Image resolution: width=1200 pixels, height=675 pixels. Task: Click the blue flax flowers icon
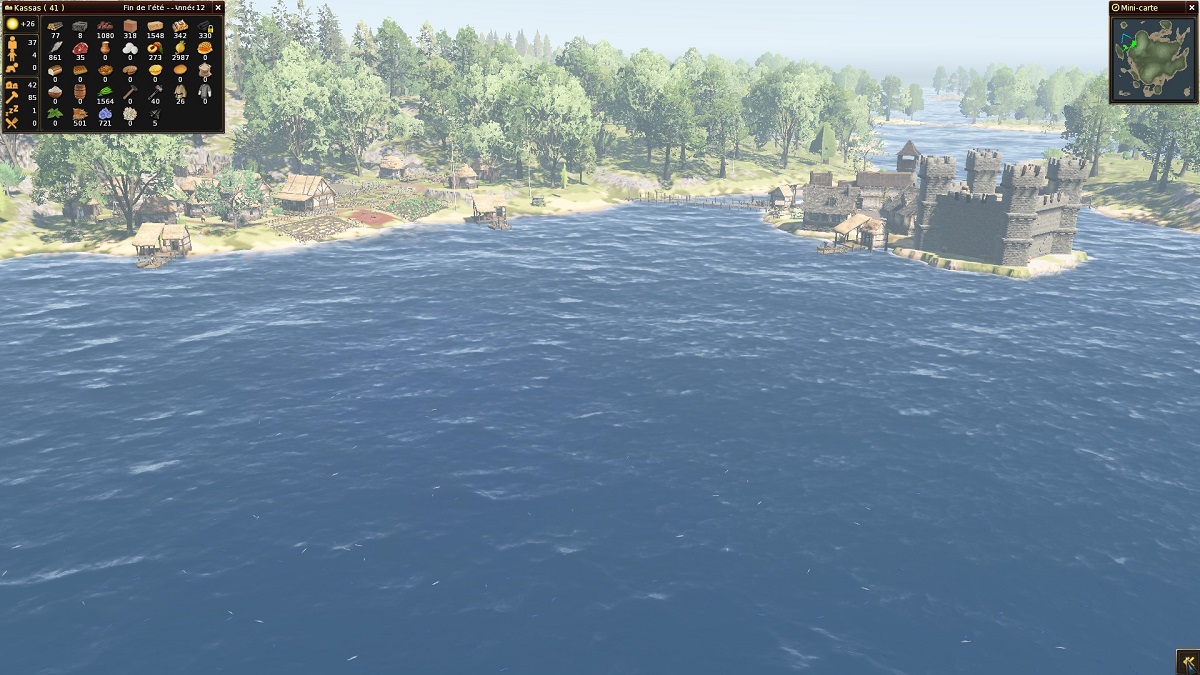point(105,113)
